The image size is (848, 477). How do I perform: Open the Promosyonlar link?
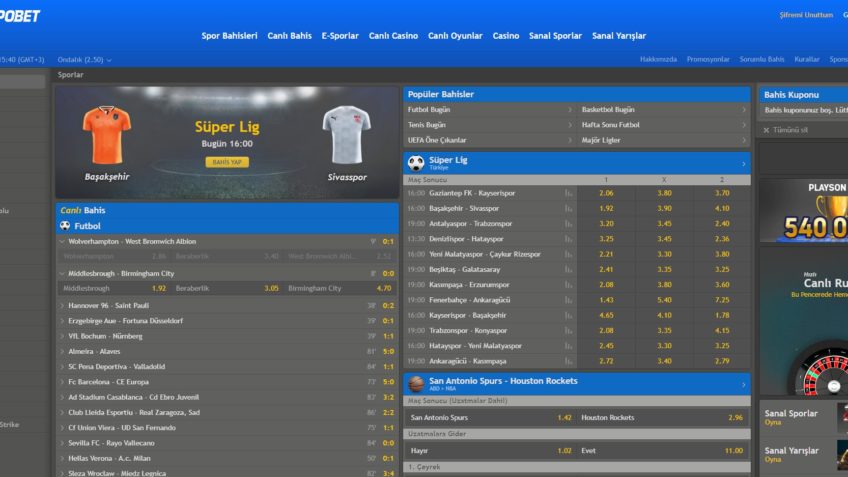(x=708, y=60)
